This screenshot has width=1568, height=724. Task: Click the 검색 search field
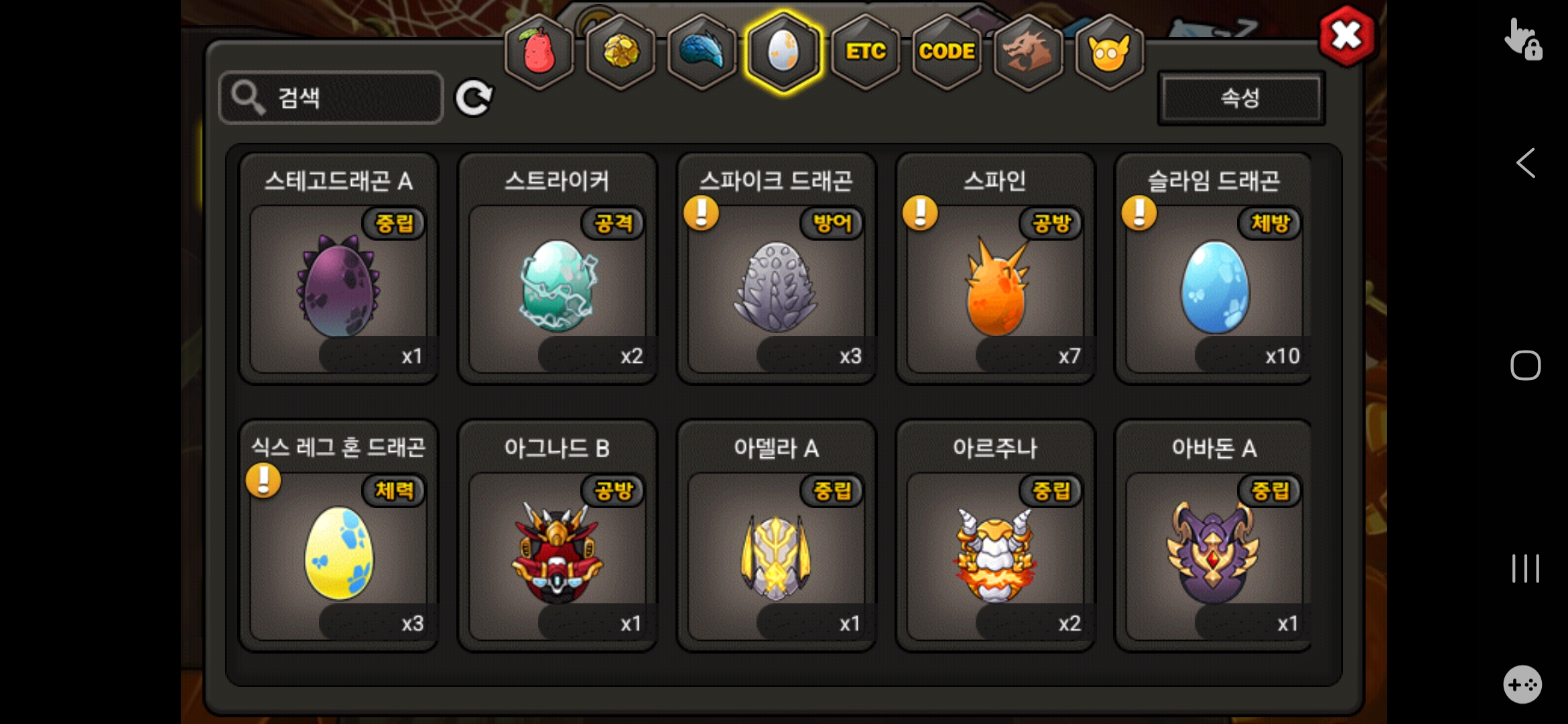[x=331, y=98]
